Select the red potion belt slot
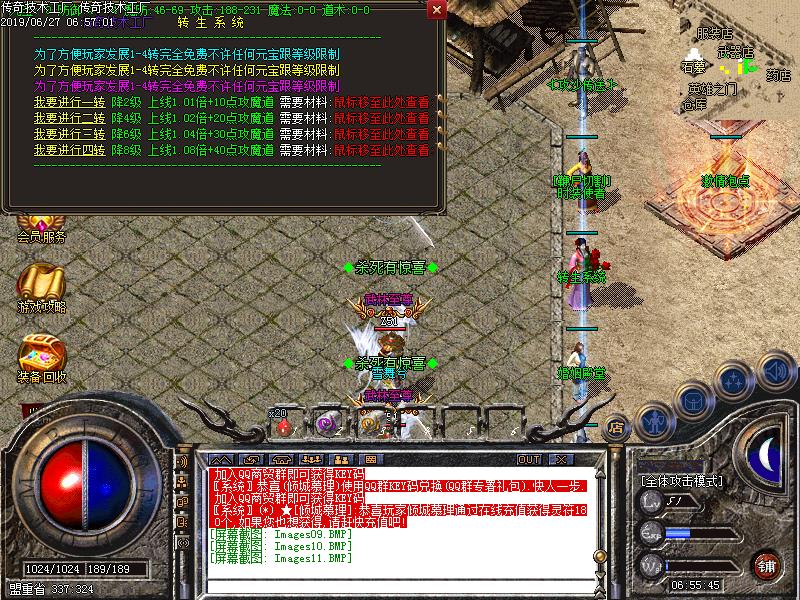 pos(284,424)
